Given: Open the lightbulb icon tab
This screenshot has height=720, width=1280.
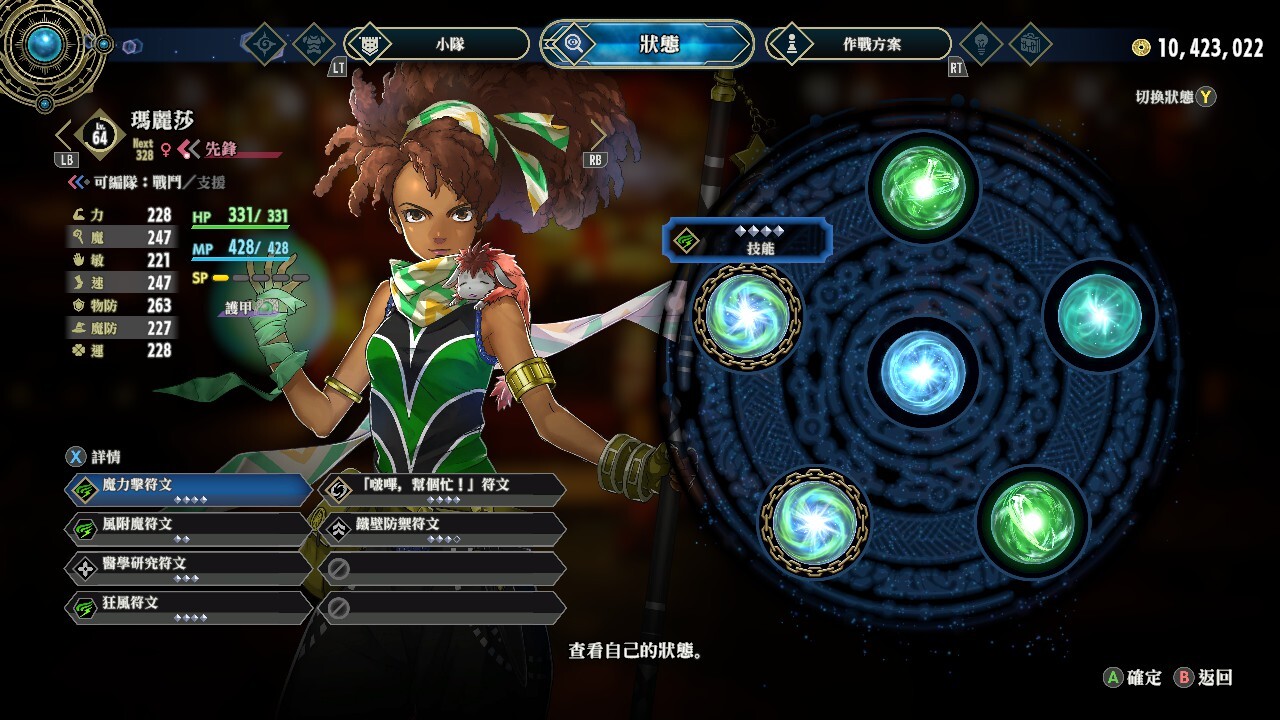Looking at the screenshot, I should click(980, 44).
